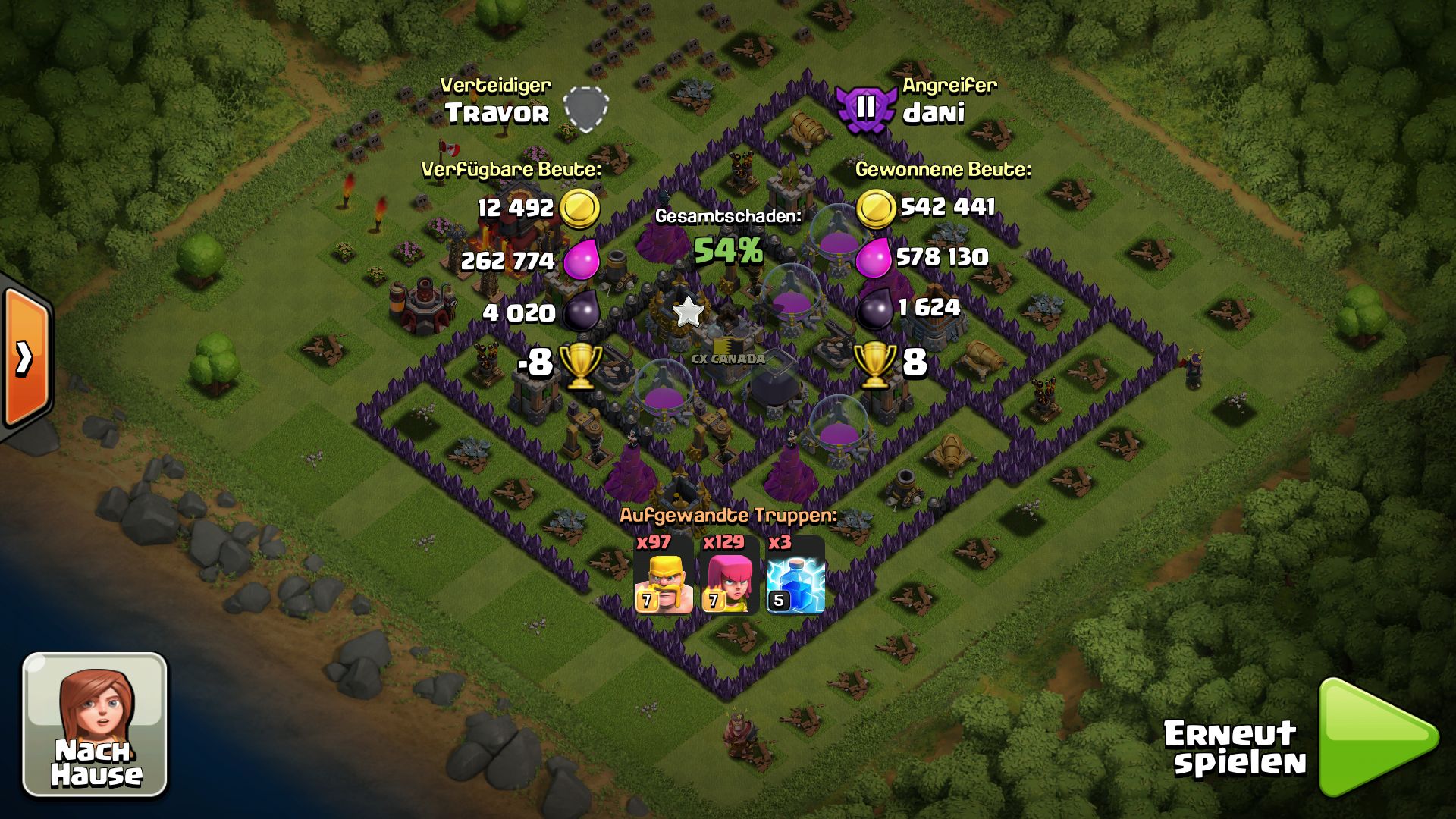Return home with the Nach Hause button
The width and height of the screenshot is (1456, 819).
click(x=95, y=724)
